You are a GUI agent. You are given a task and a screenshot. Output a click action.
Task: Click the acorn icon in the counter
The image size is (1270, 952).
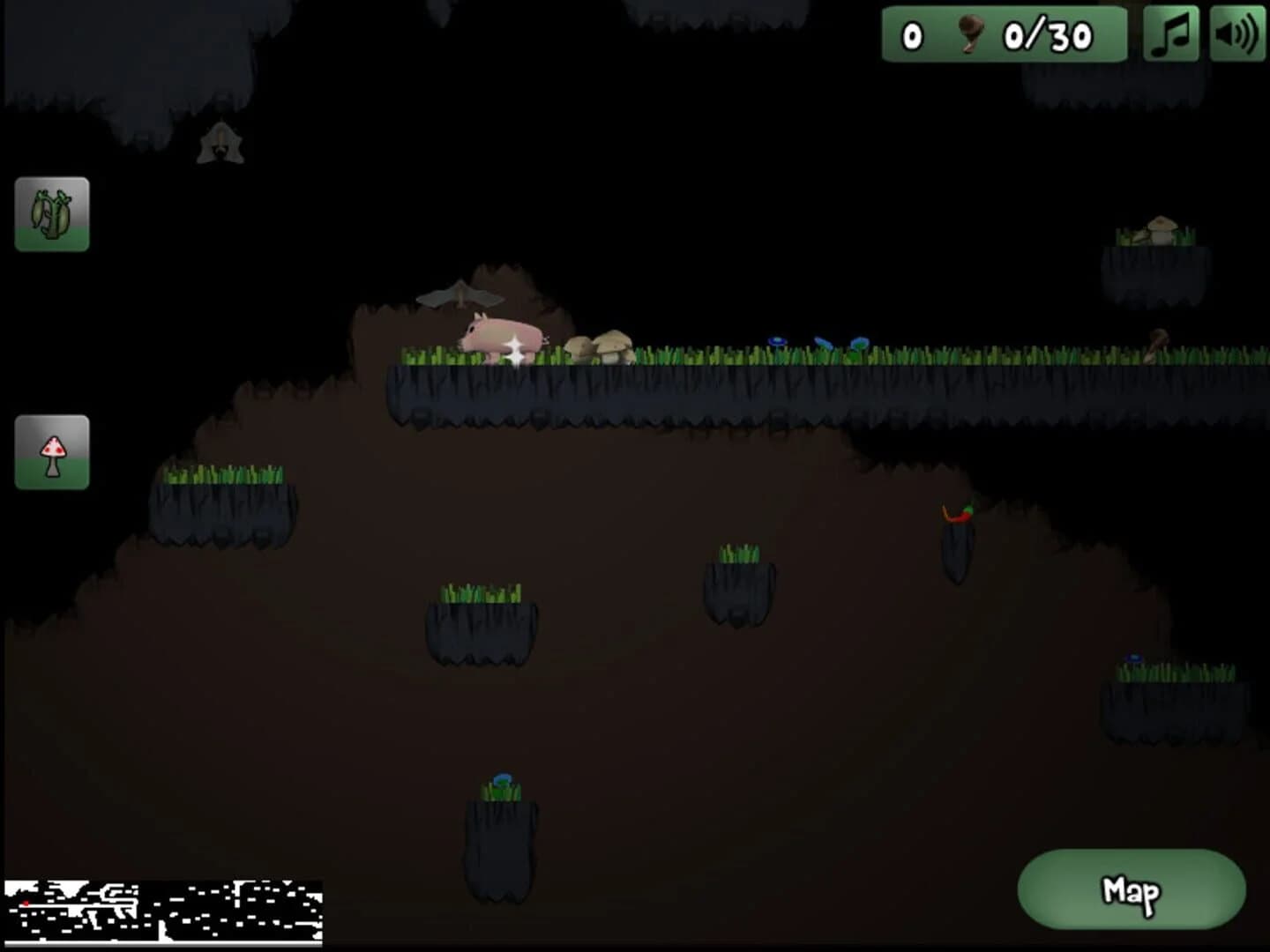click(969, 33)
